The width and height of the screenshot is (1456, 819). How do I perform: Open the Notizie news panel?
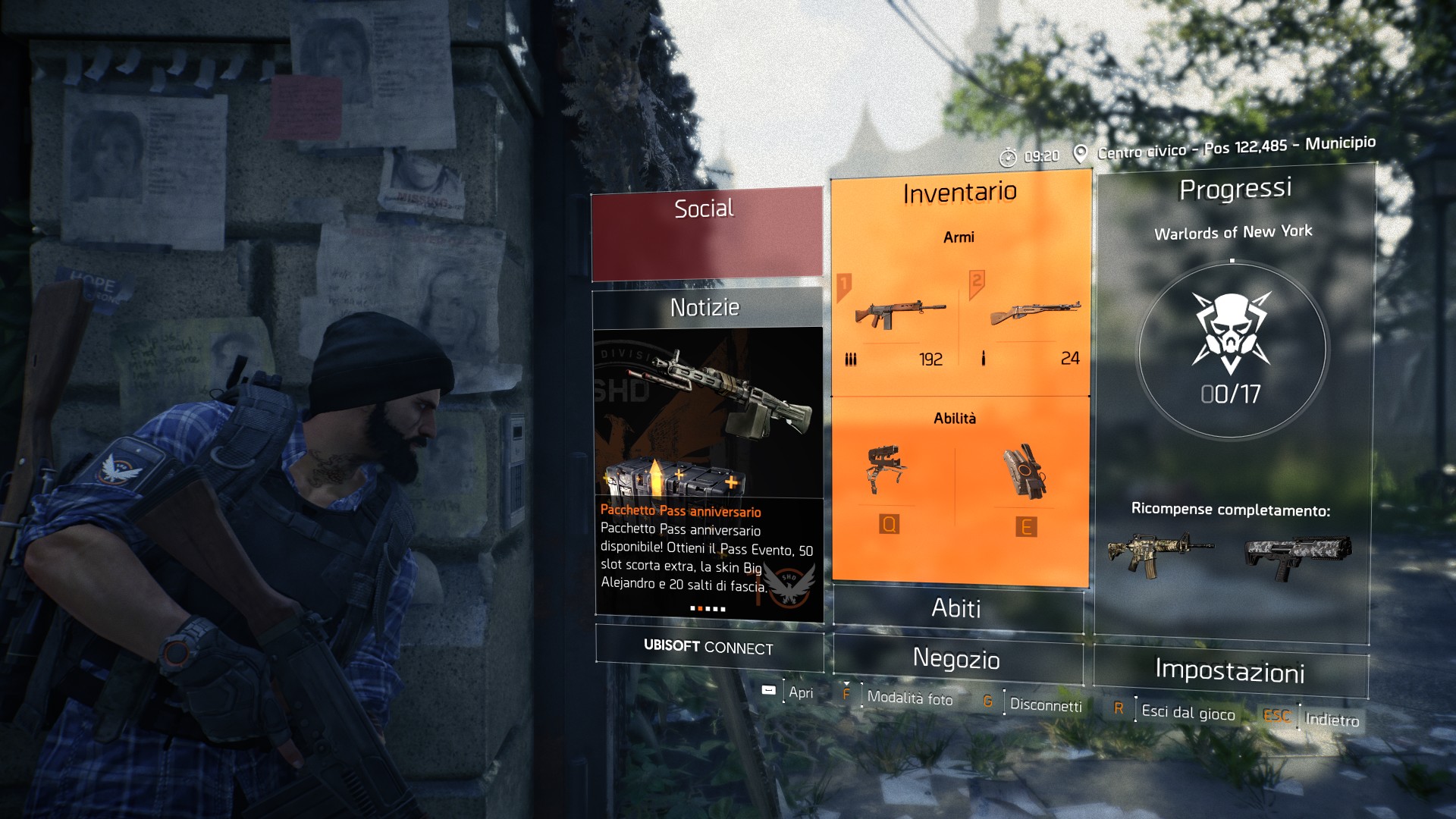(705, 308)
